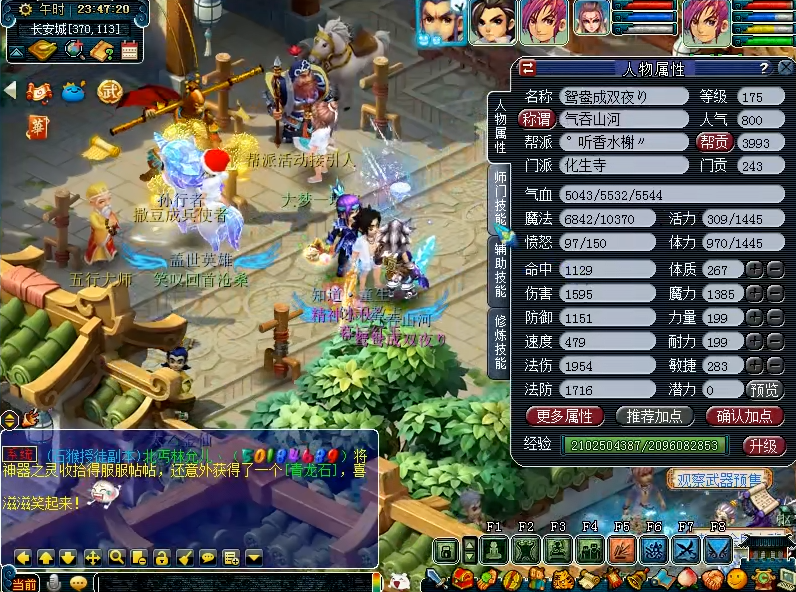Click the 升级 level-up button
Screen dimensions: 796x592
tap(763, 445)
